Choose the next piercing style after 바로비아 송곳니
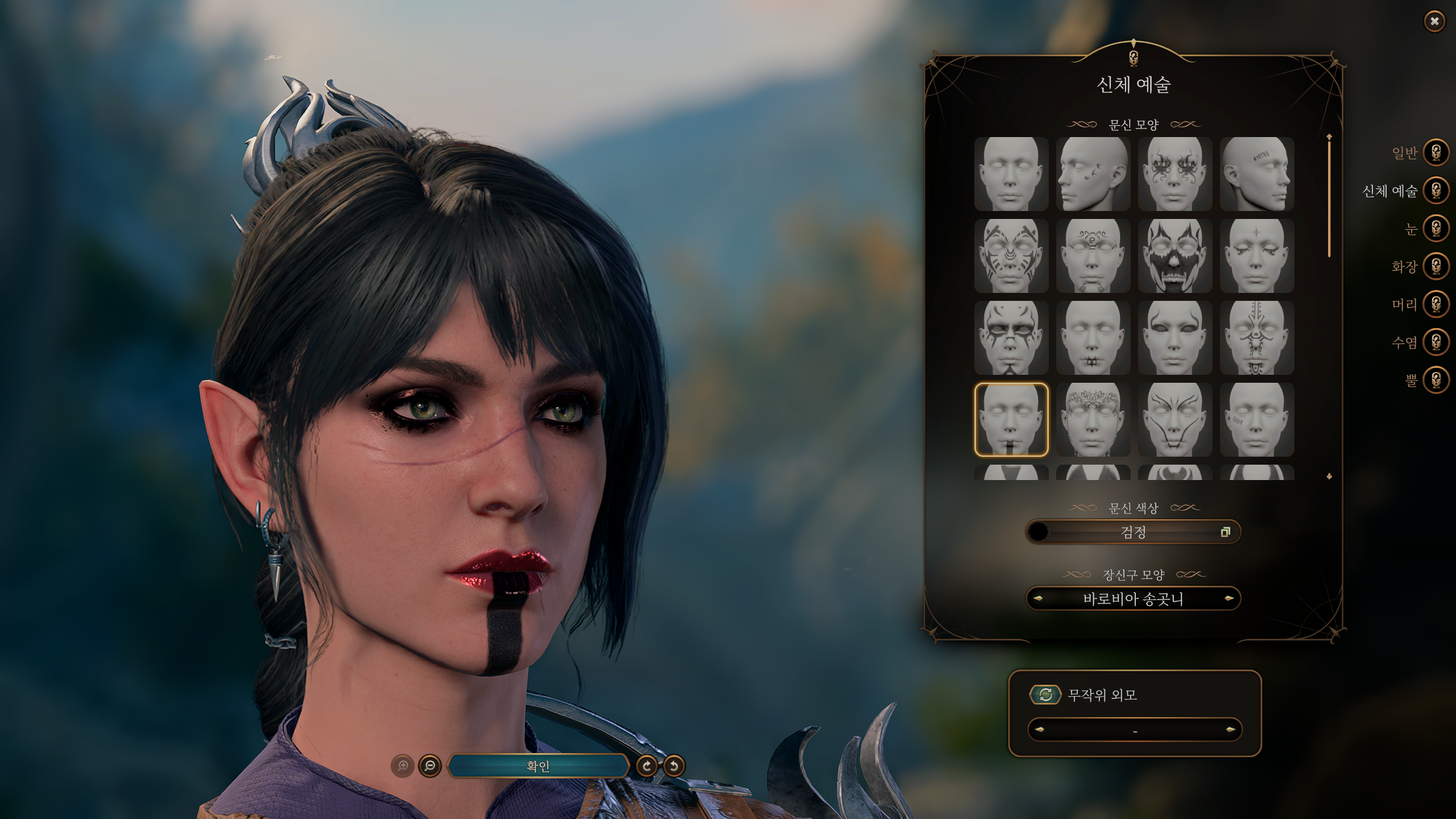The width and height of the screenshot is (1456, 819). 1229,598
